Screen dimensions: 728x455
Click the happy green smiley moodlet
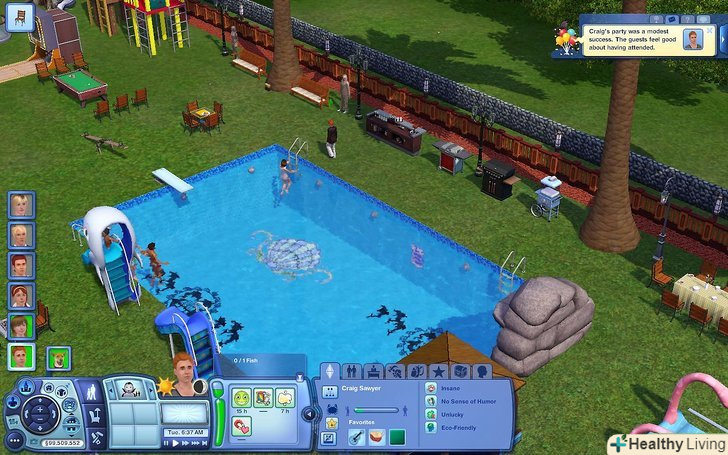241,399
